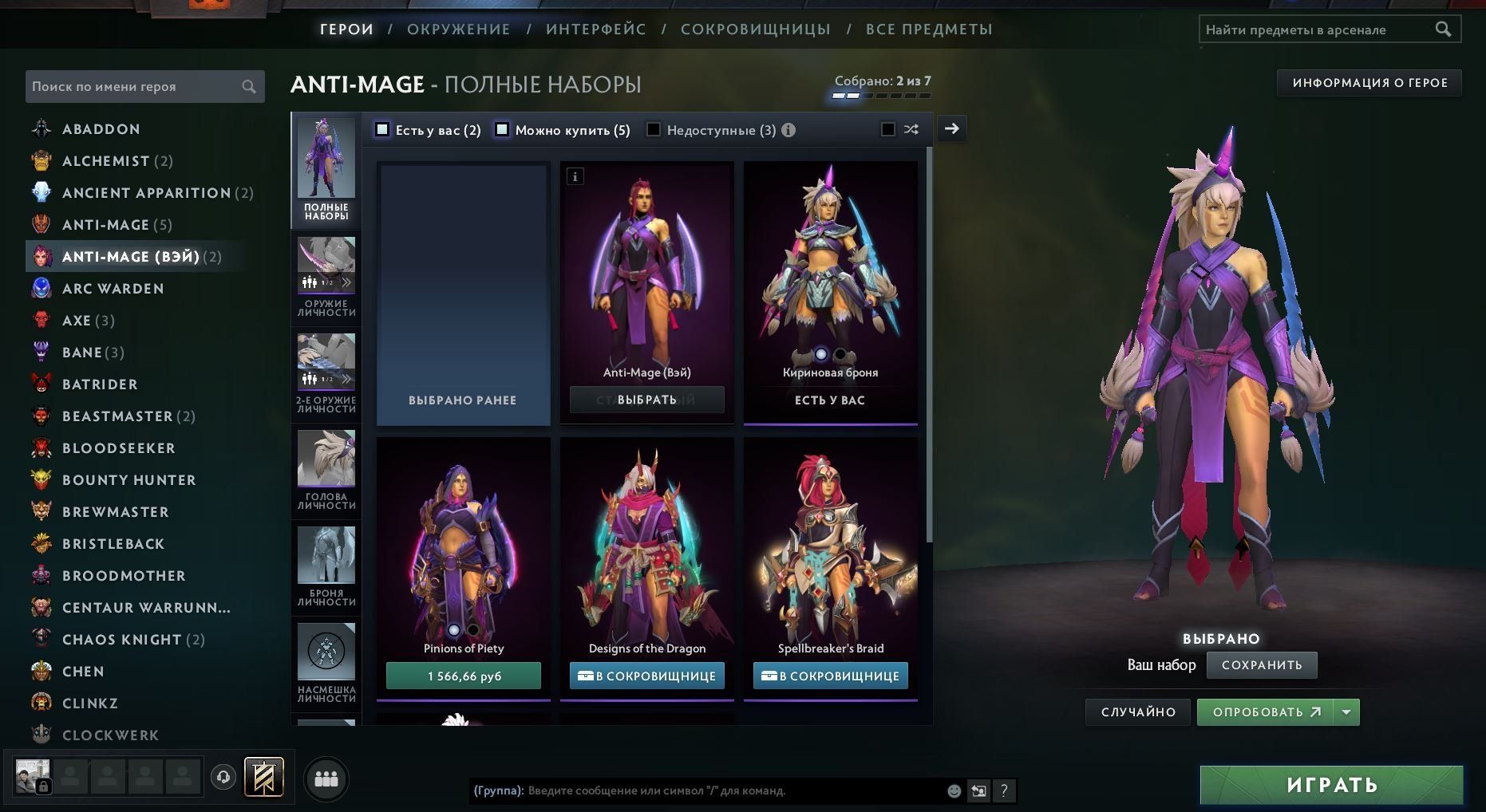Focus the hero name search box
The height and width of the screenshot is (812, 1486).
coord(136,86)
